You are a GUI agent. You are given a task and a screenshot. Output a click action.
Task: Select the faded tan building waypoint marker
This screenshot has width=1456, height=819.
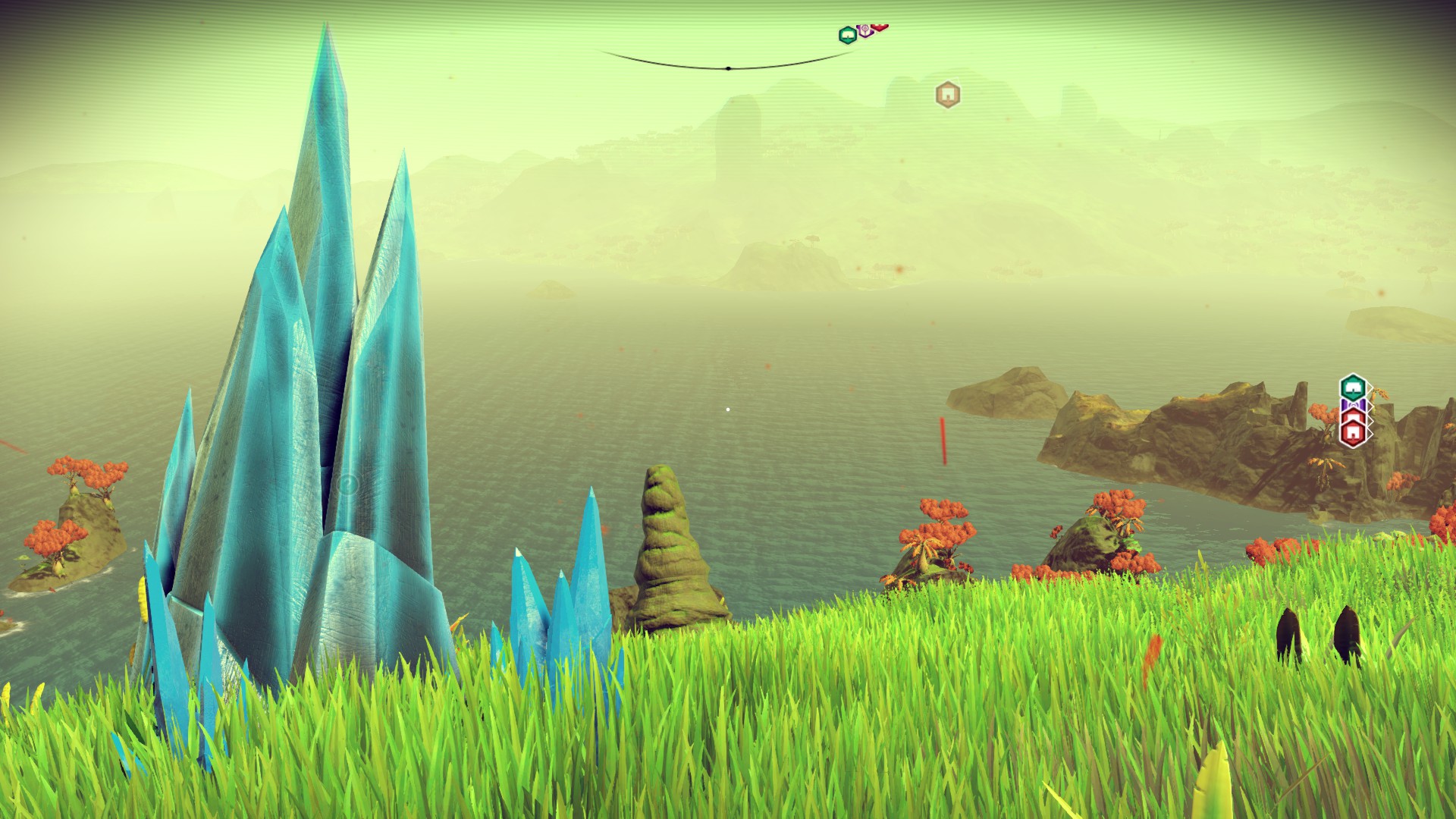[946, 95]
